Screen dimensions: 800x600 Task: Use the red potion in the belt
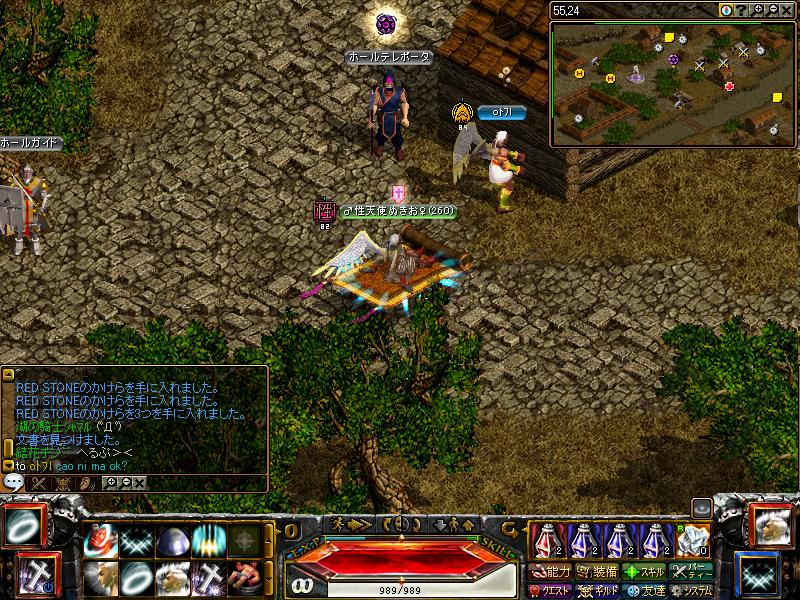click(x=546, y=540)
